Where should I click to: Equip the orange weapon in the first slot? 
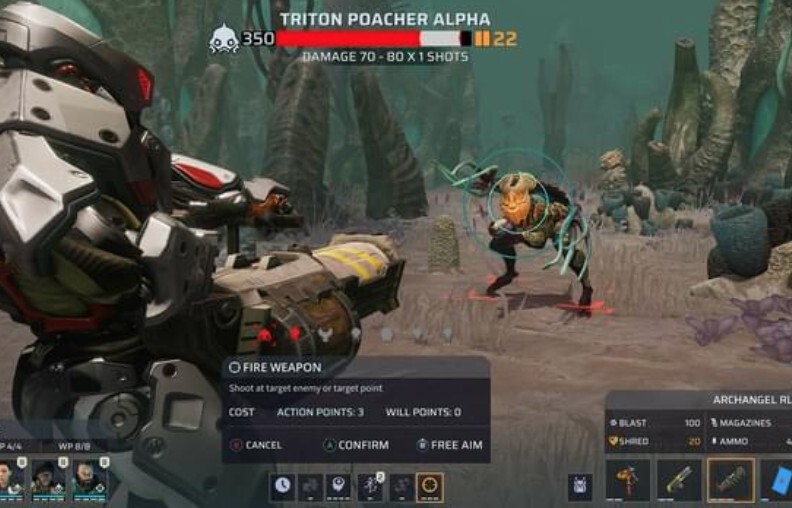(x=628, y=481)
